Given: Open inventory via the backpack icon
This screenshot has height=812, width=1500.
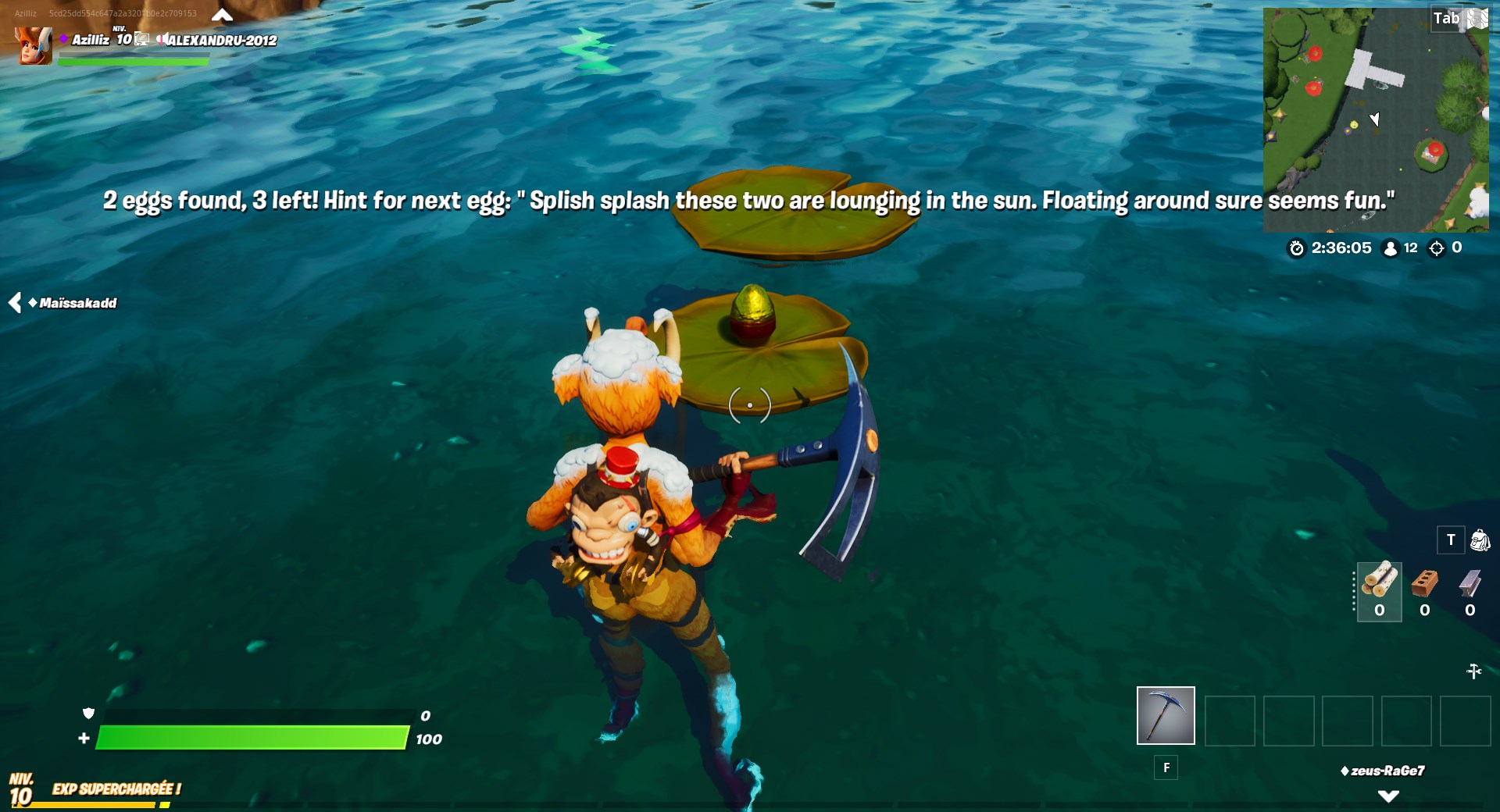Looking at the screenshot, I should (x=1480, y=540).
